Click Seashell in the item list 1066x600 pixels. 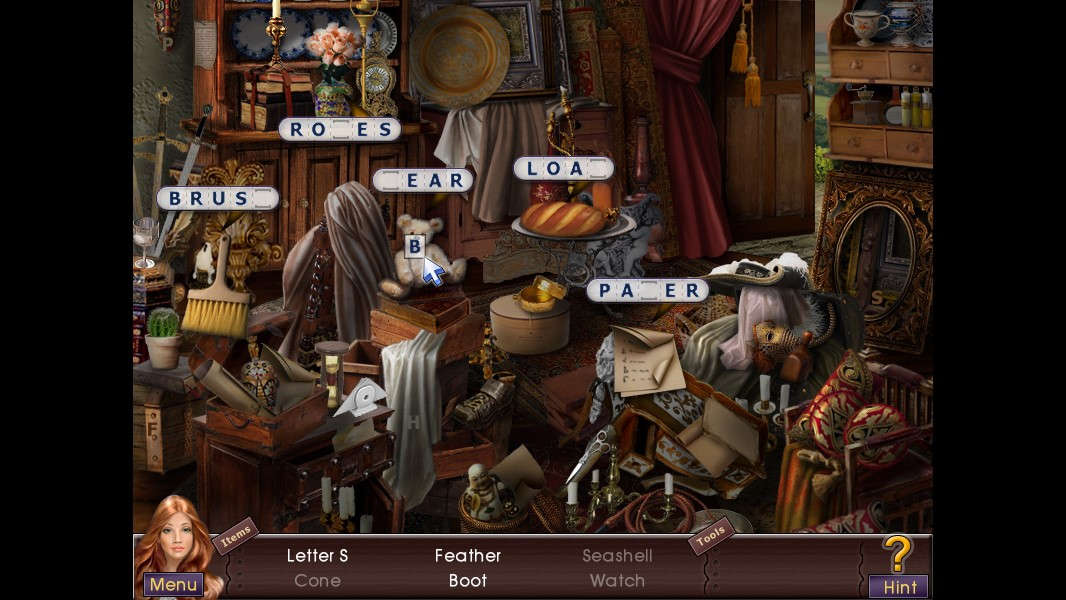pos(617,555)
